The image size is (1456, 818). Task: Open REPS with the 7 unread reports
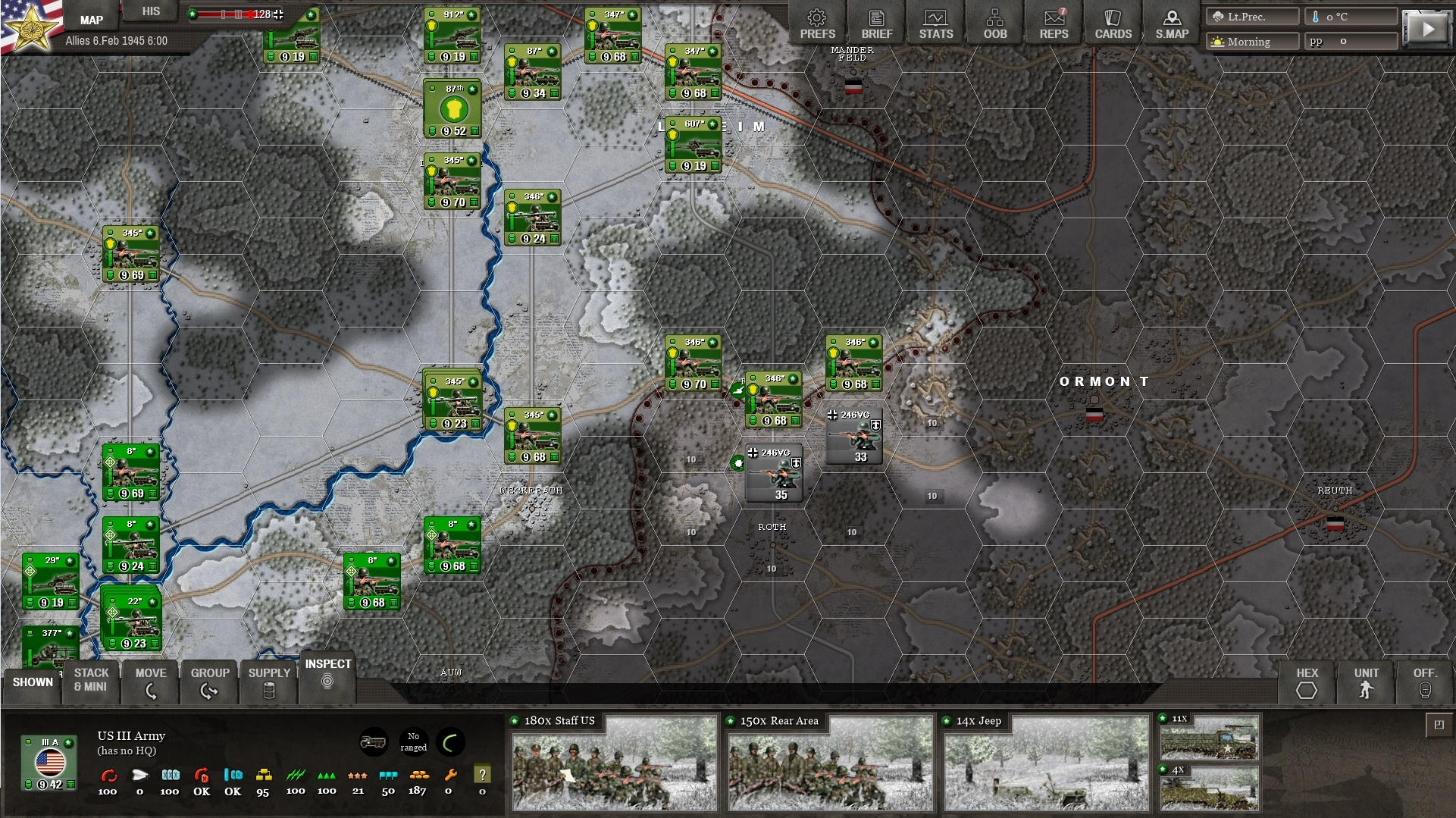point(1054,22)
